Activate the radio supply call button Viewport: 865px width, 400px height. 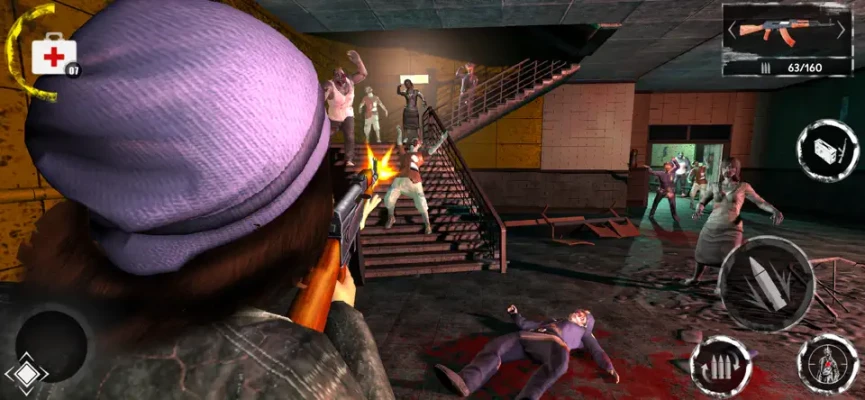point(827,150)
